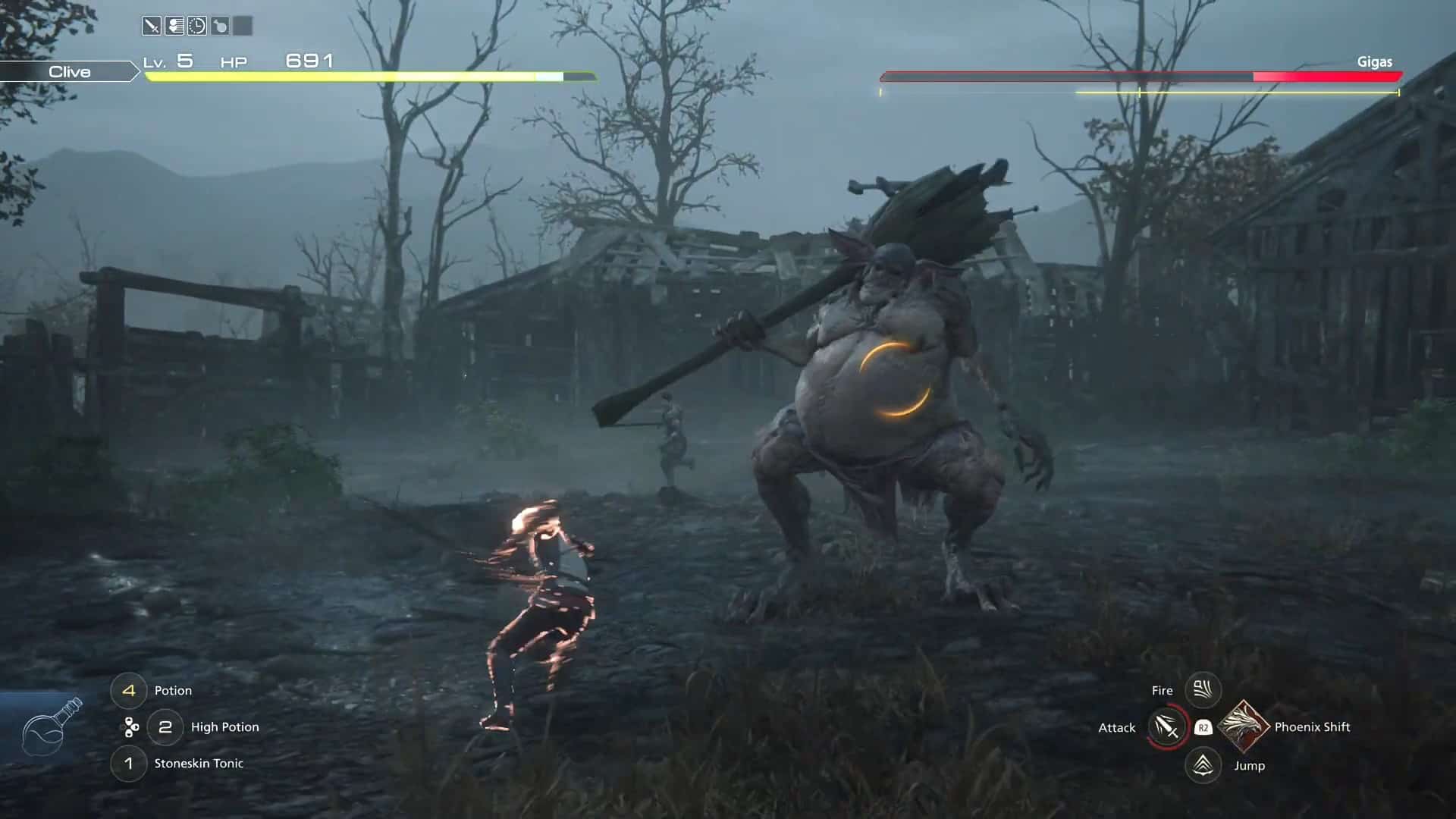Toggle the High Potion quick-slot
Image resolution: width=1456 pixels, height=819 pixels.
[x=165, y=726]
